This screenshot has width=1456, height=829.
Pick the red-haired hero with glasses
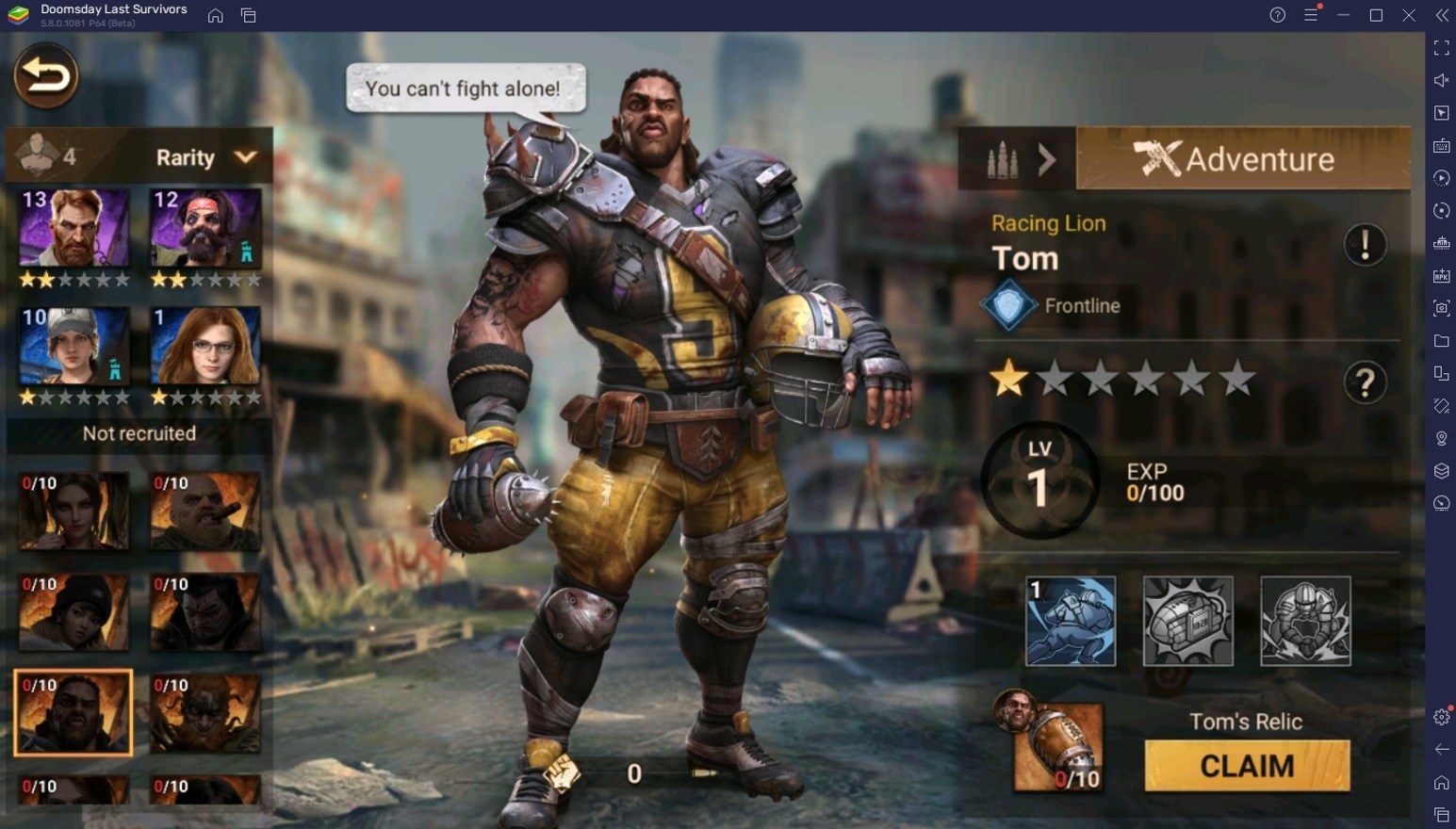205,347
